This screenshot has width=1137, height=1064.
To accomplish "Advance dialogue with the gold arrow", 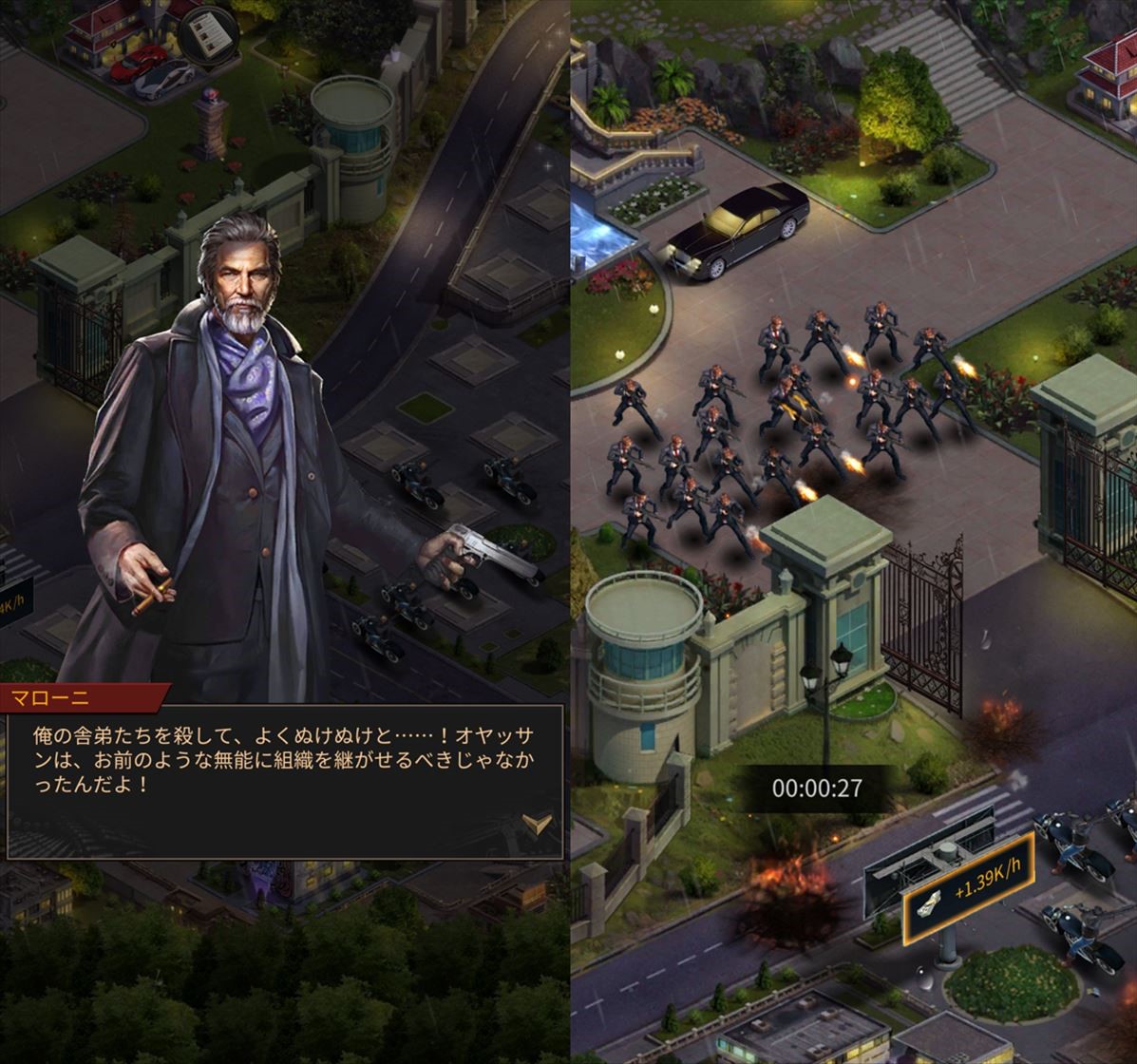I will click(x=537, y=823).
